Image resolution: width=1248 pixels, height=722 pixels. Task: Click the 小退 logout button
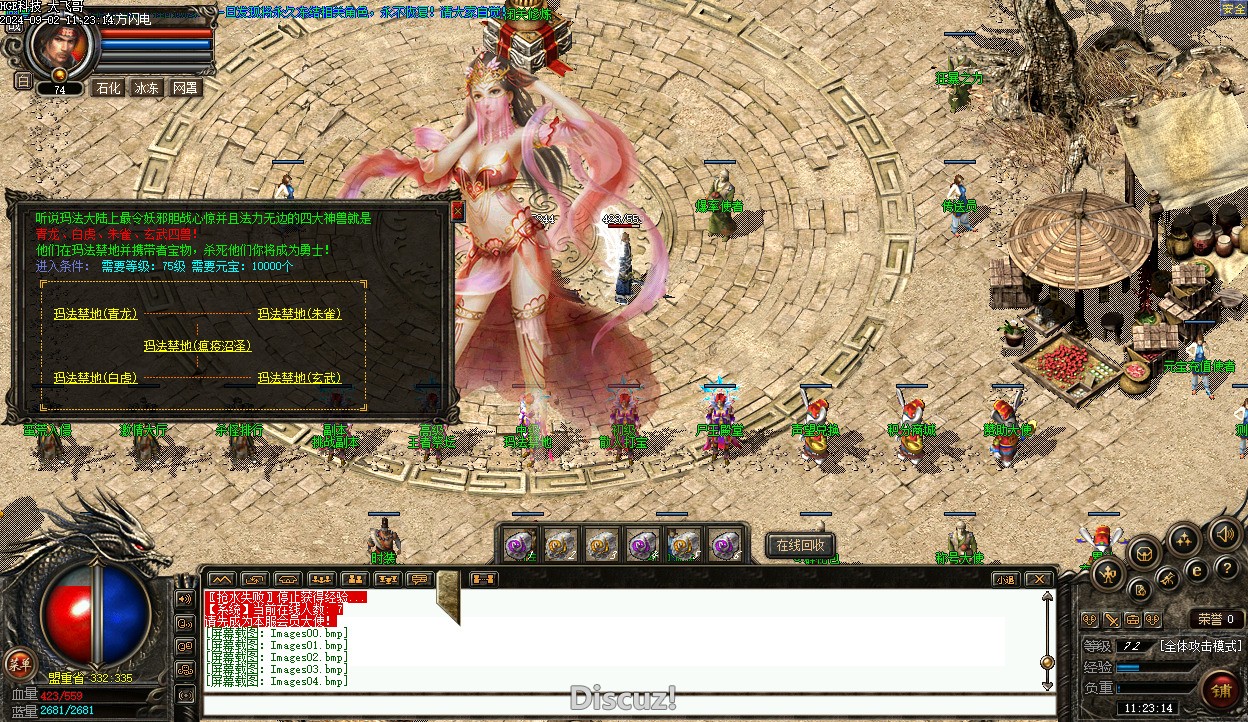tap(1005, 579)
